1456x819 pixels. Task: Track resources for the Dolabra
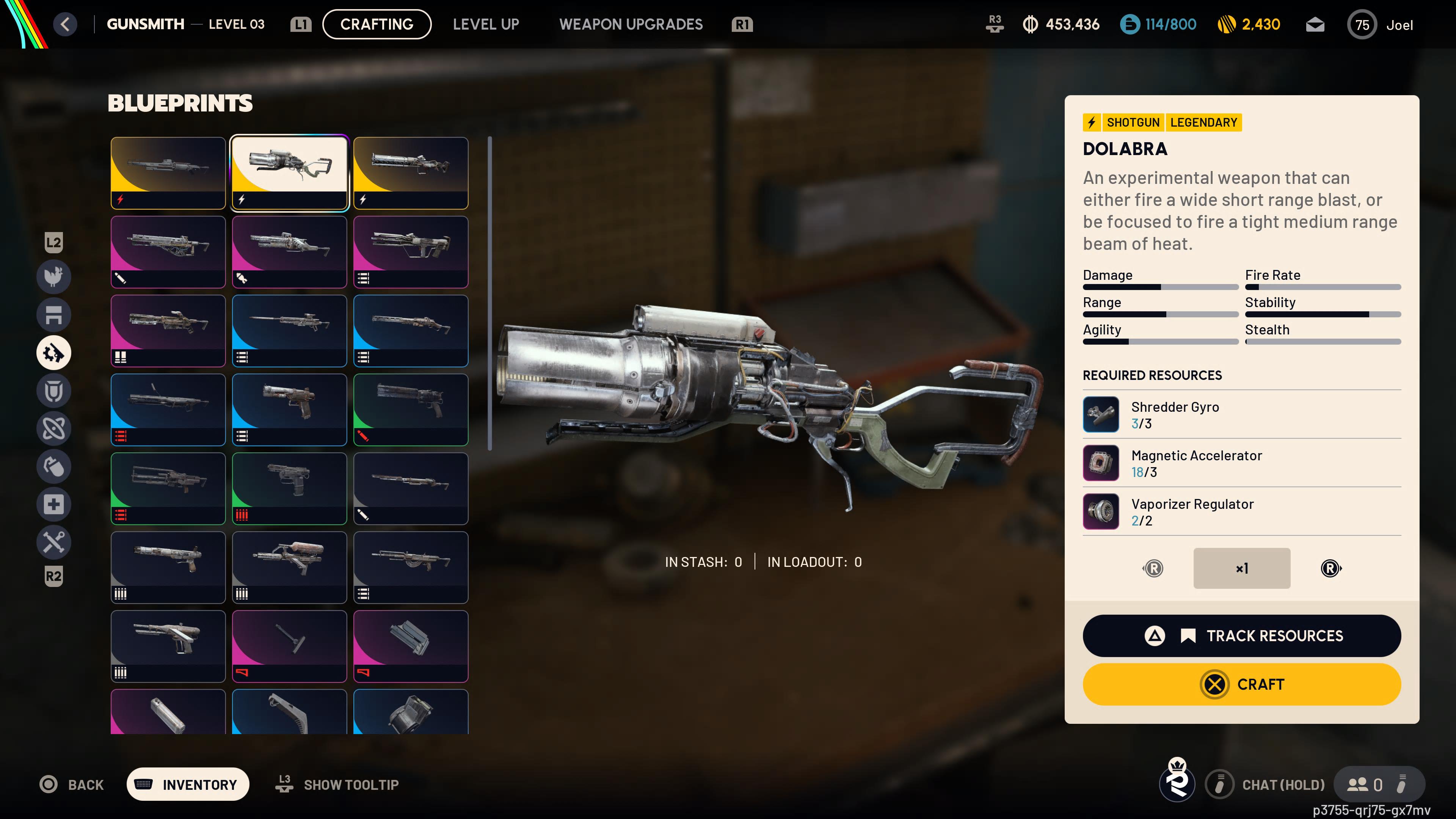tap(1241, 635)
